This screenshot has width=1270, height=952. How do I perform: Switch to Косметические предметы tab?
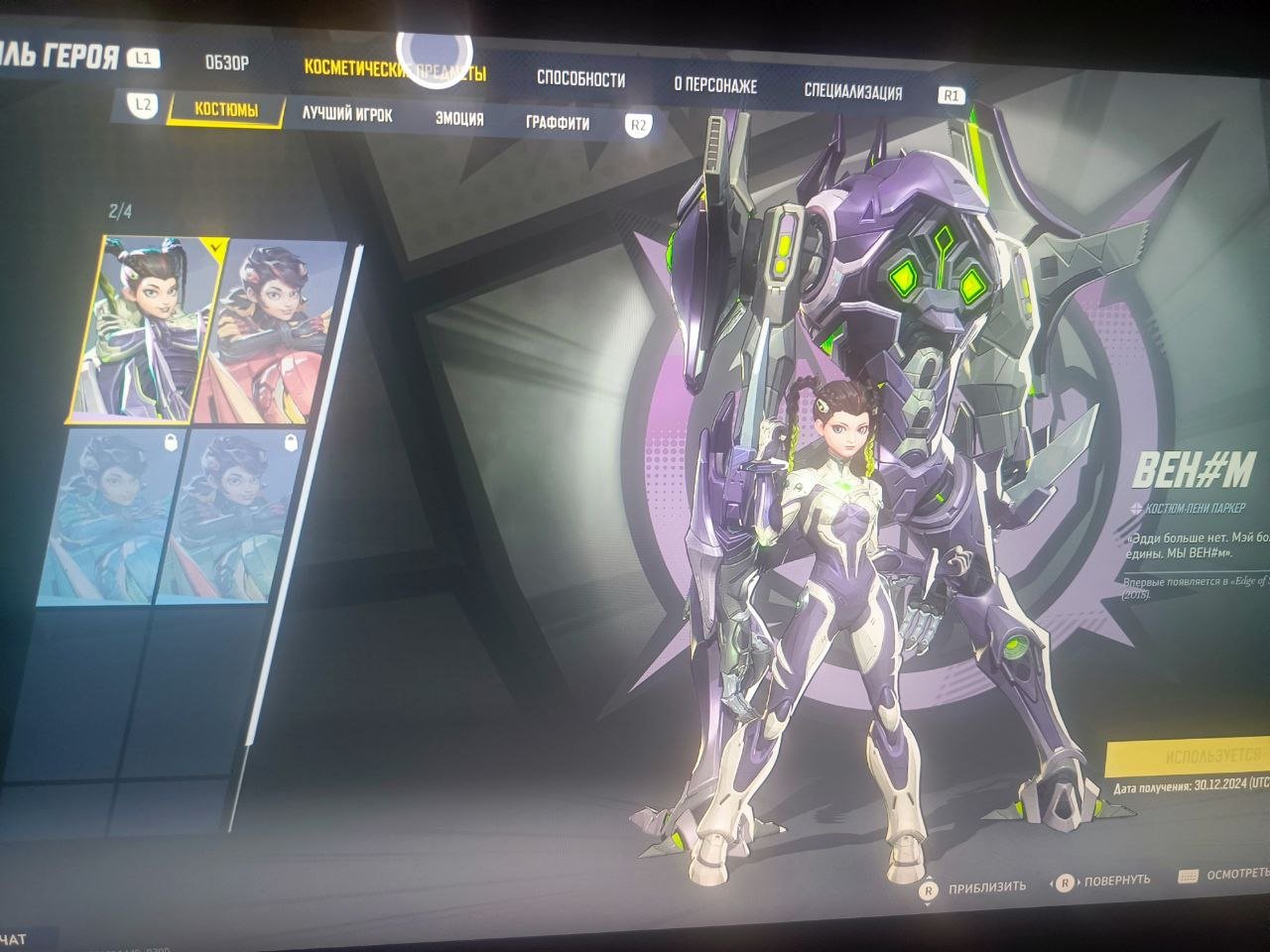click(395, 70)
